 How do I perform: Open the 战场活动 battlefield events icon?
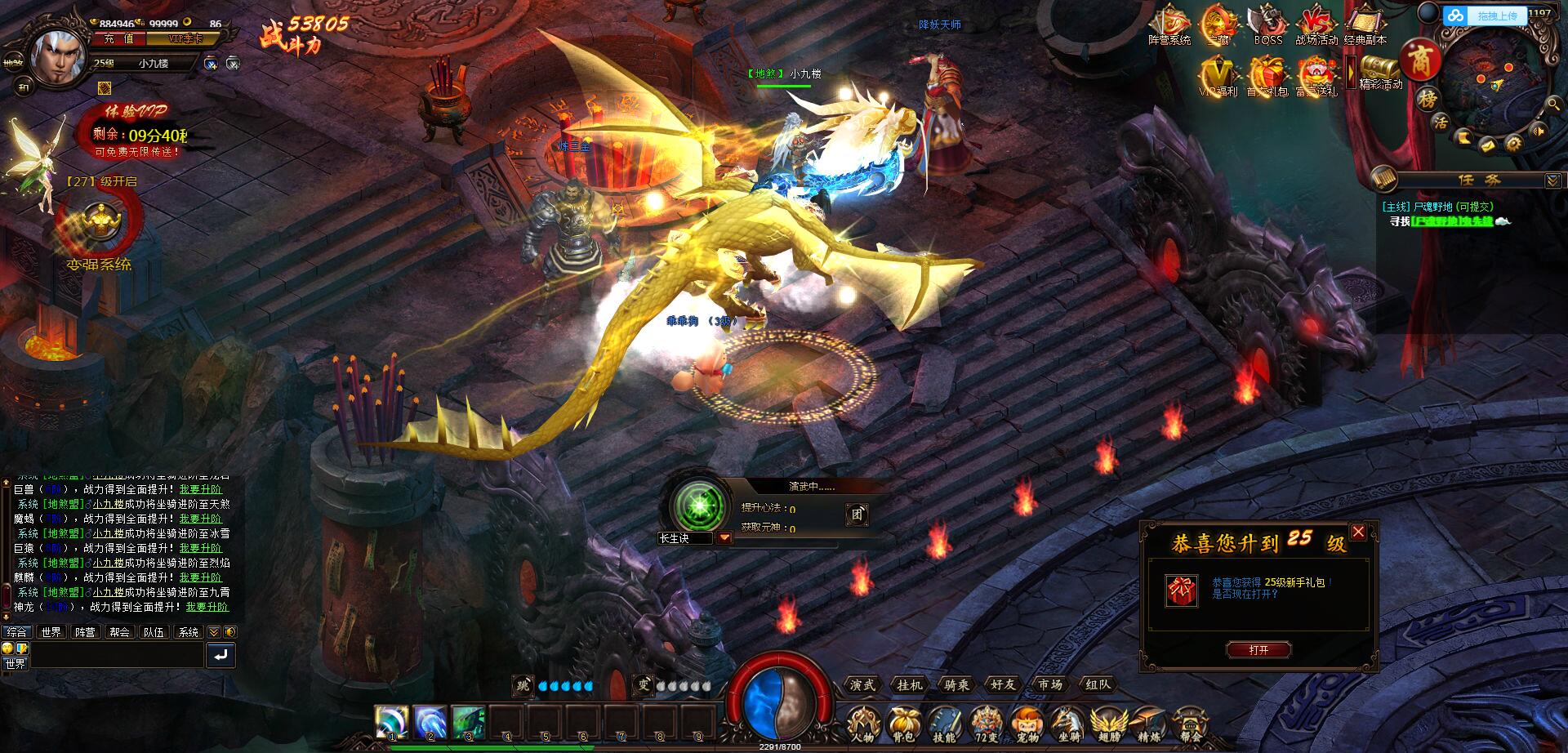[1316, 25]
